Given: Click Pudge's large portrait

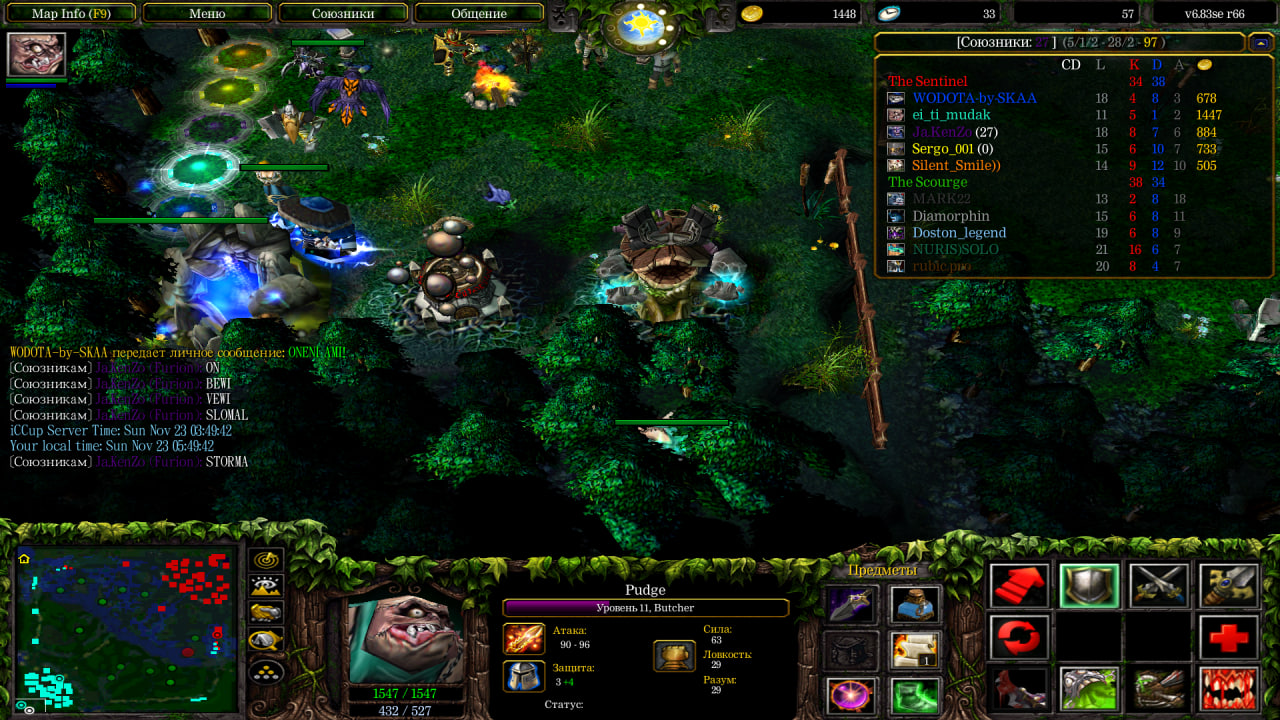Looking at the screenshot, I should click(406, 638).
